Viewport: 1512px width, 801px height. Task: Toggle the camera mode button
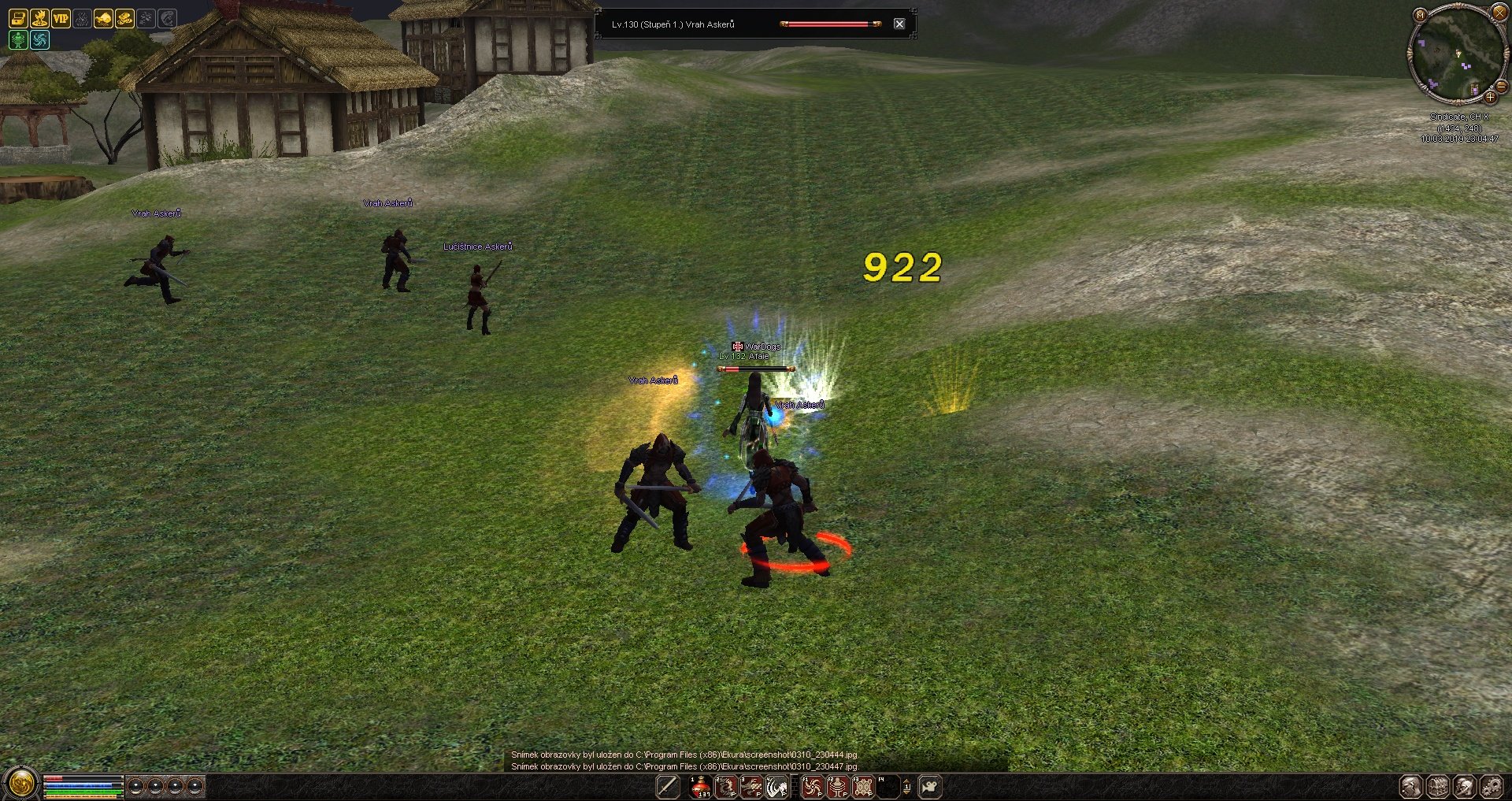tap(930, 786)
